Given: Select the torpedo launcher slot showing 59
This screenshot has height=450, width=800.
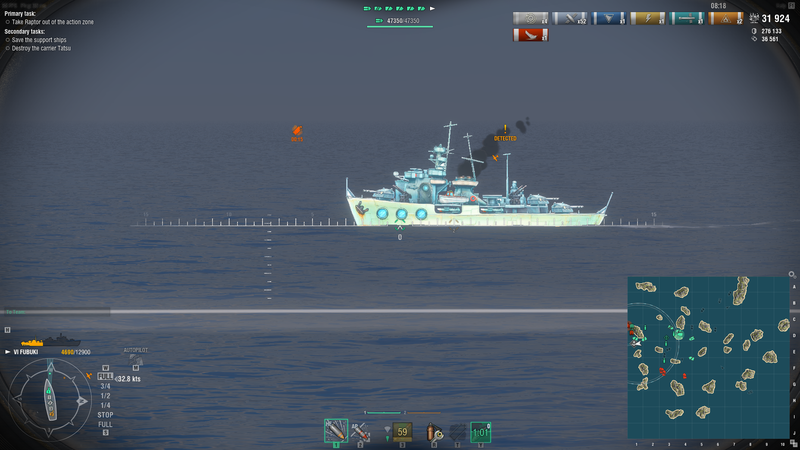Looking at the screenshot, I should pyautogui.click(x=402, y=432).
